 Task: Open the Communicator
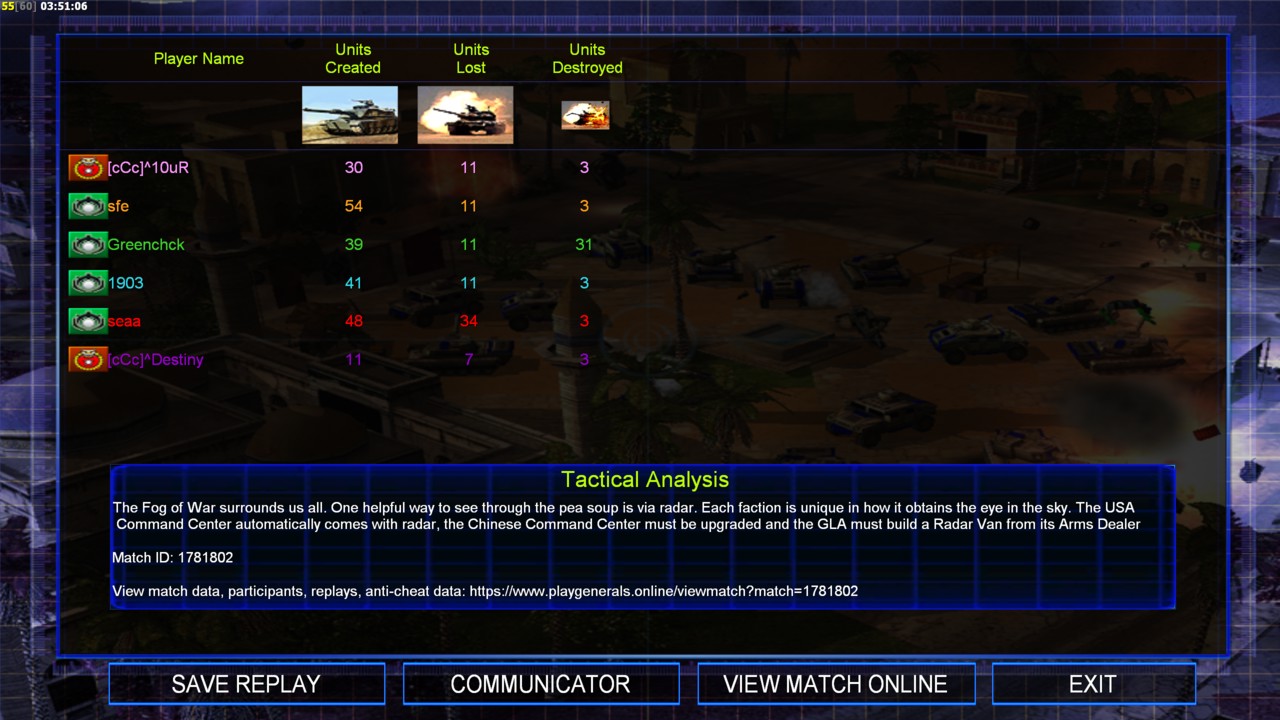pos(540,684)
